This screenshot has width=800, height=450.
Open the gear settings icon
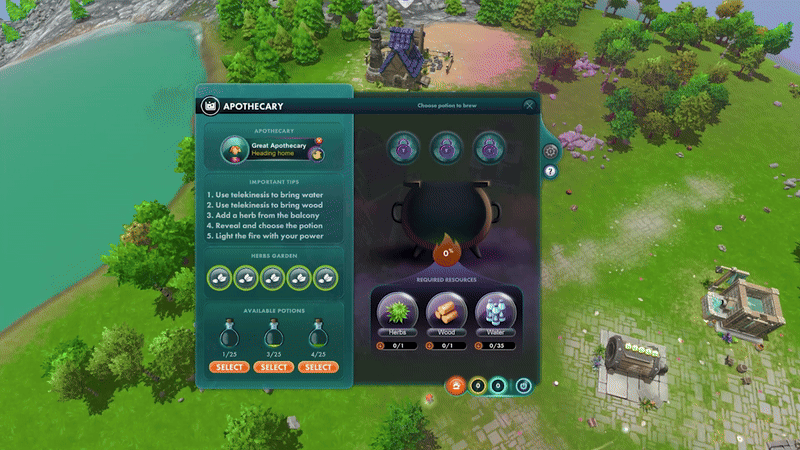(549, 151)
